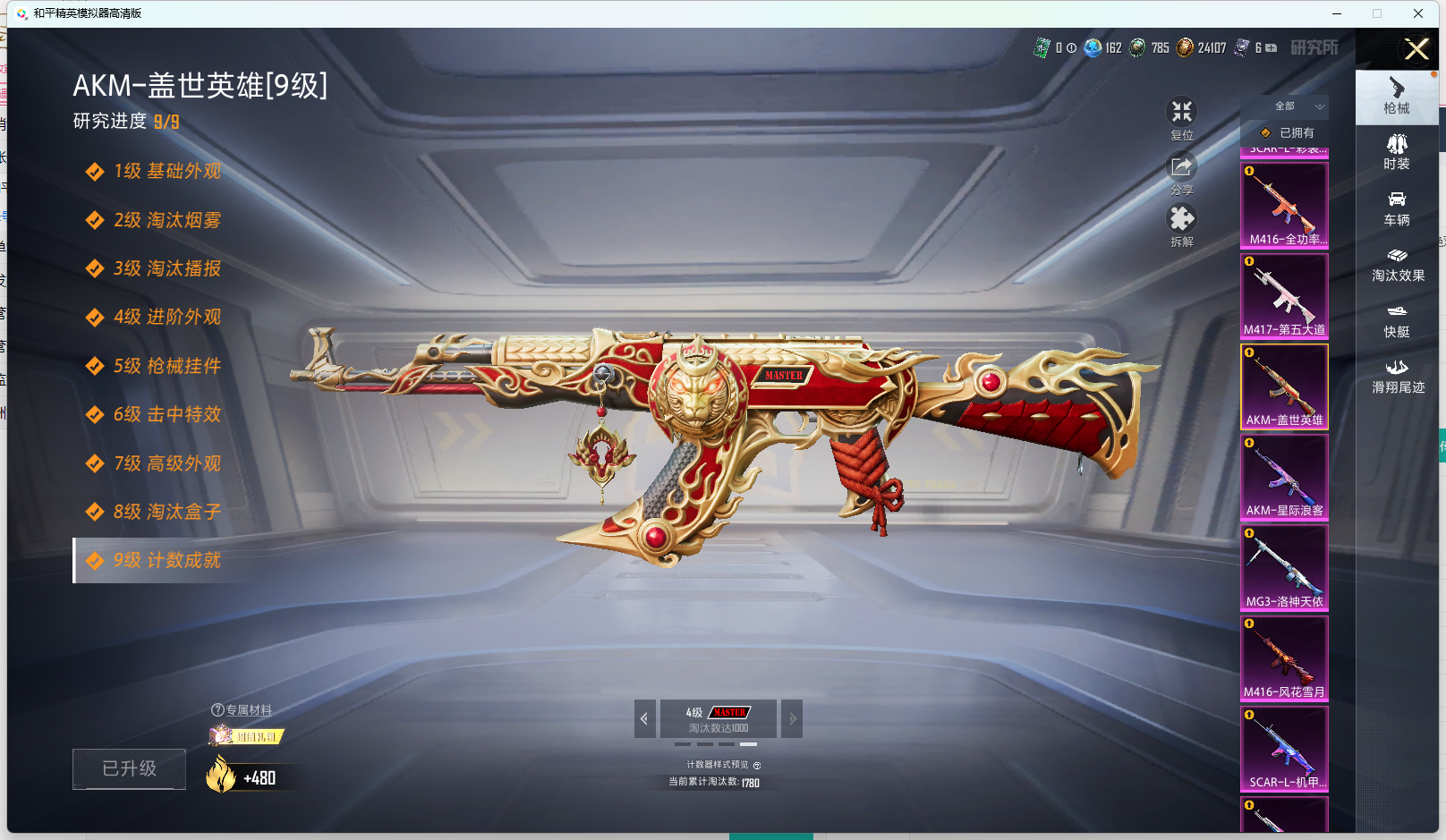Pick the M417-第五大道 skin thumbnail
The width and height of the screenshot is (1446, 840).
point(1284,296)
